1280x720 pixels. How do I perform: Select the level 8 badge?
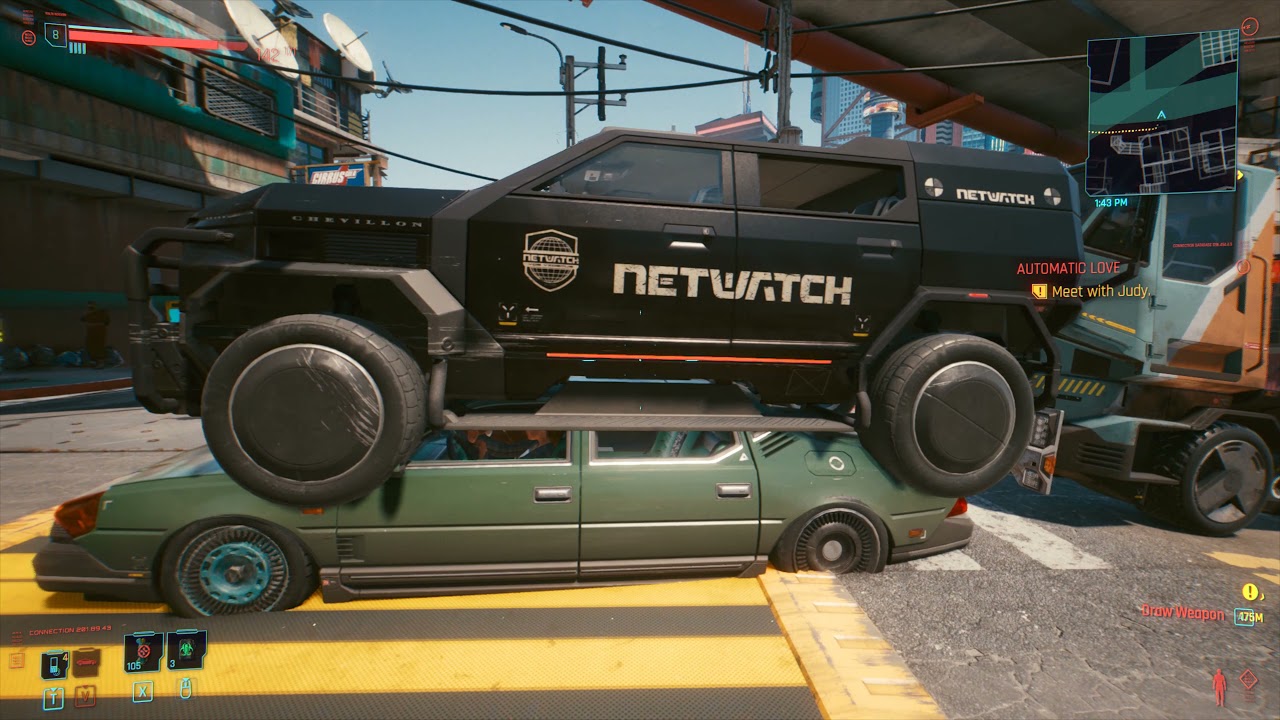click(x=55, y=34)
